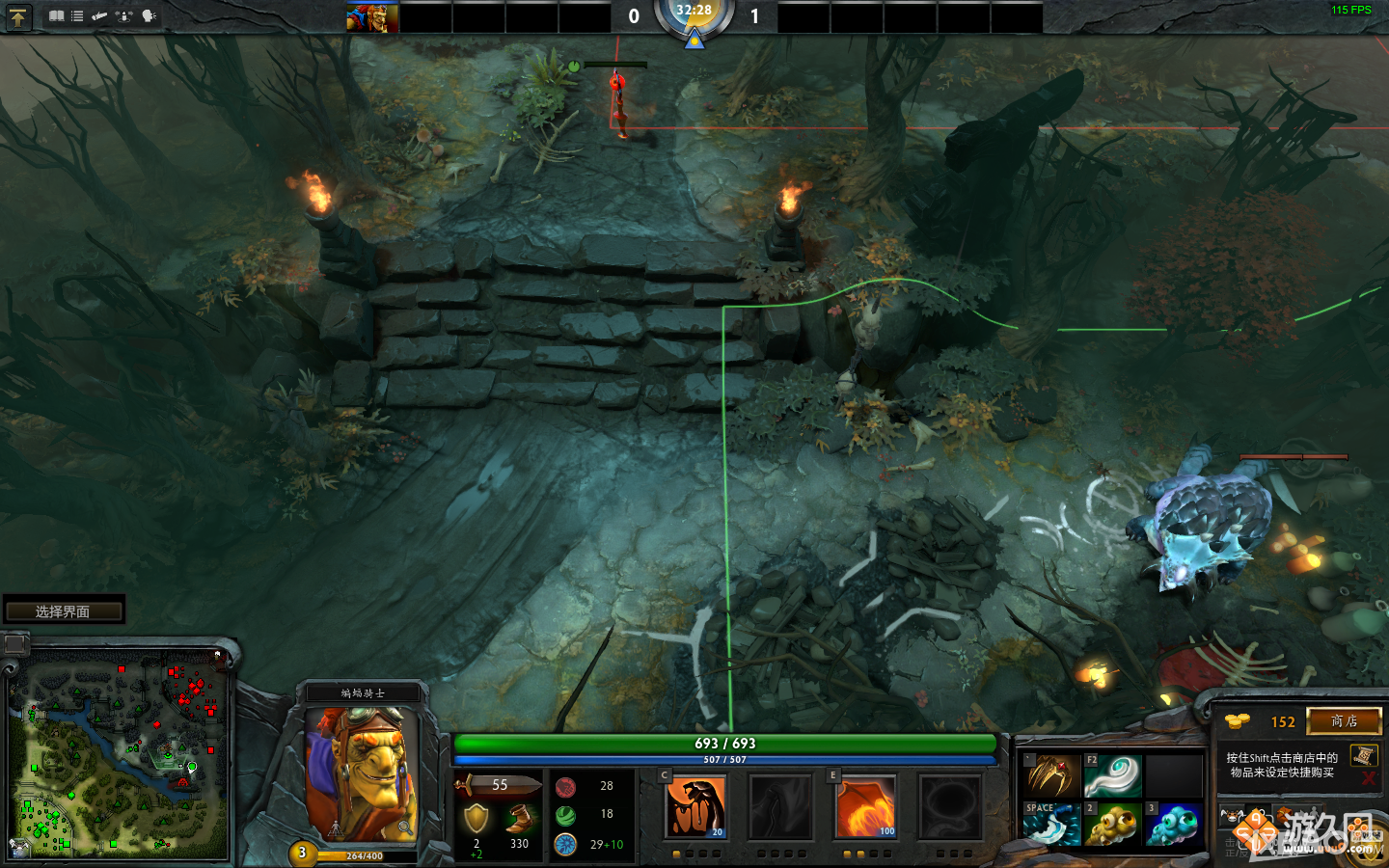Open the scoreboard list icon in top toolbar
The image size is (1389, 868).
76,15
